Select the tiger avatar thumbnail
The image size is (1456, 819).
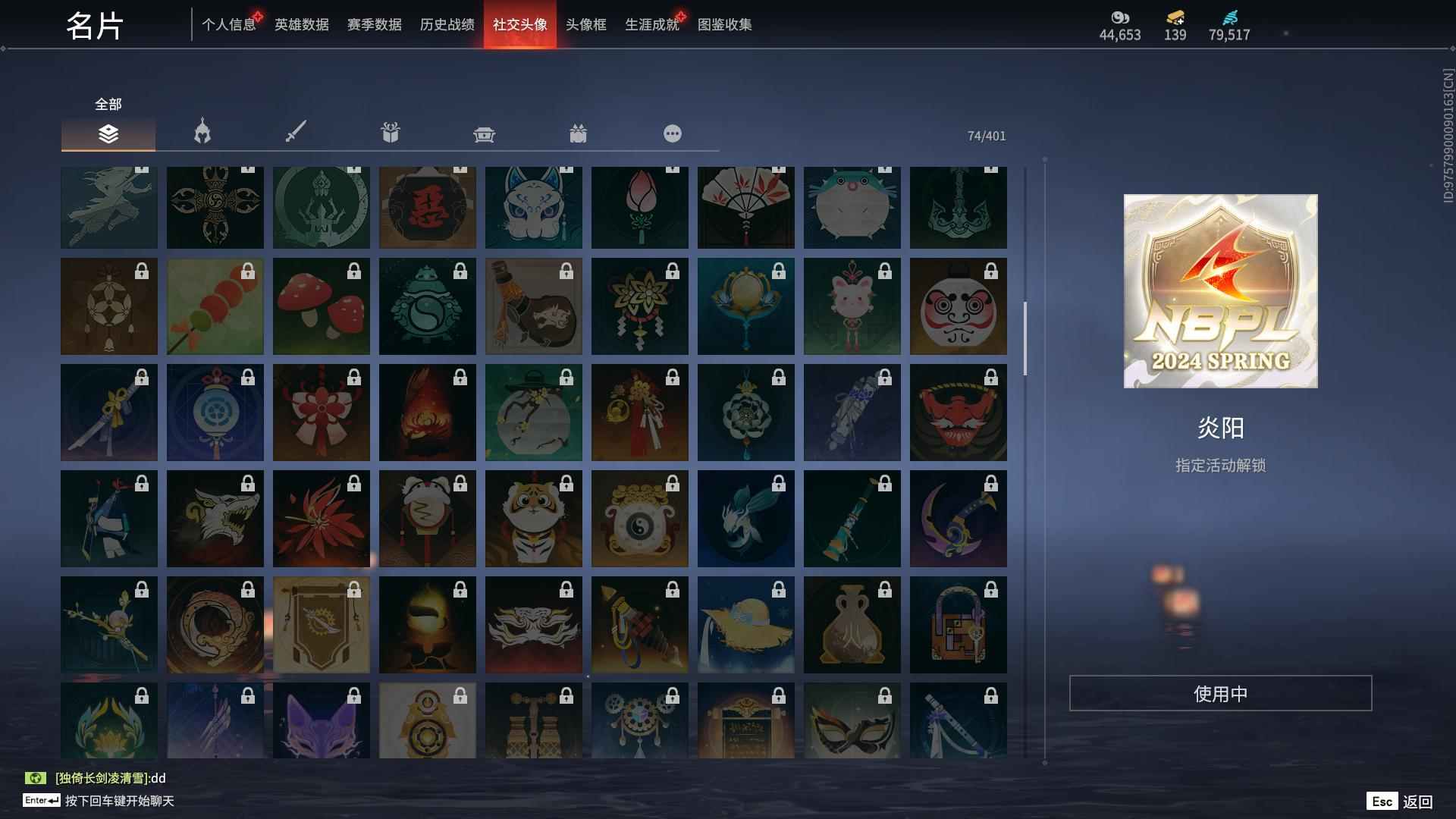click(x=534, y=519)
